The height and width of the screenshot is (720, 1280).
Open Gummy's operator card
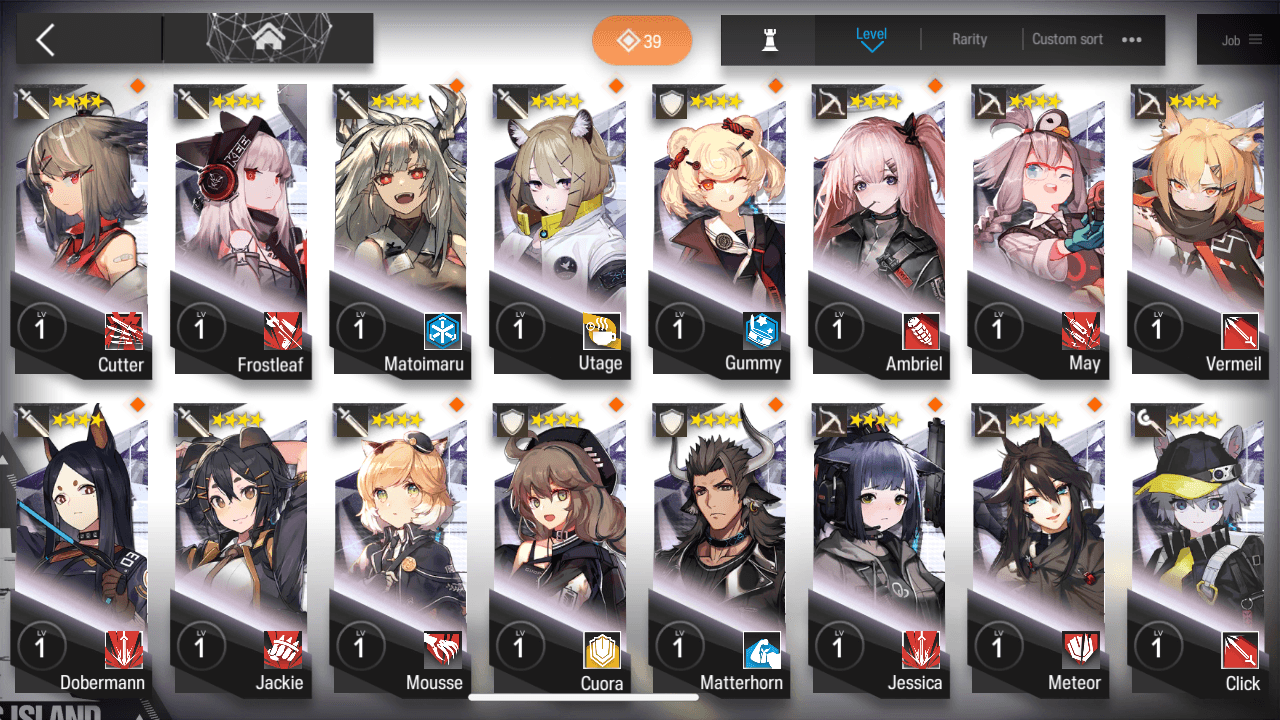pos(718,230)
